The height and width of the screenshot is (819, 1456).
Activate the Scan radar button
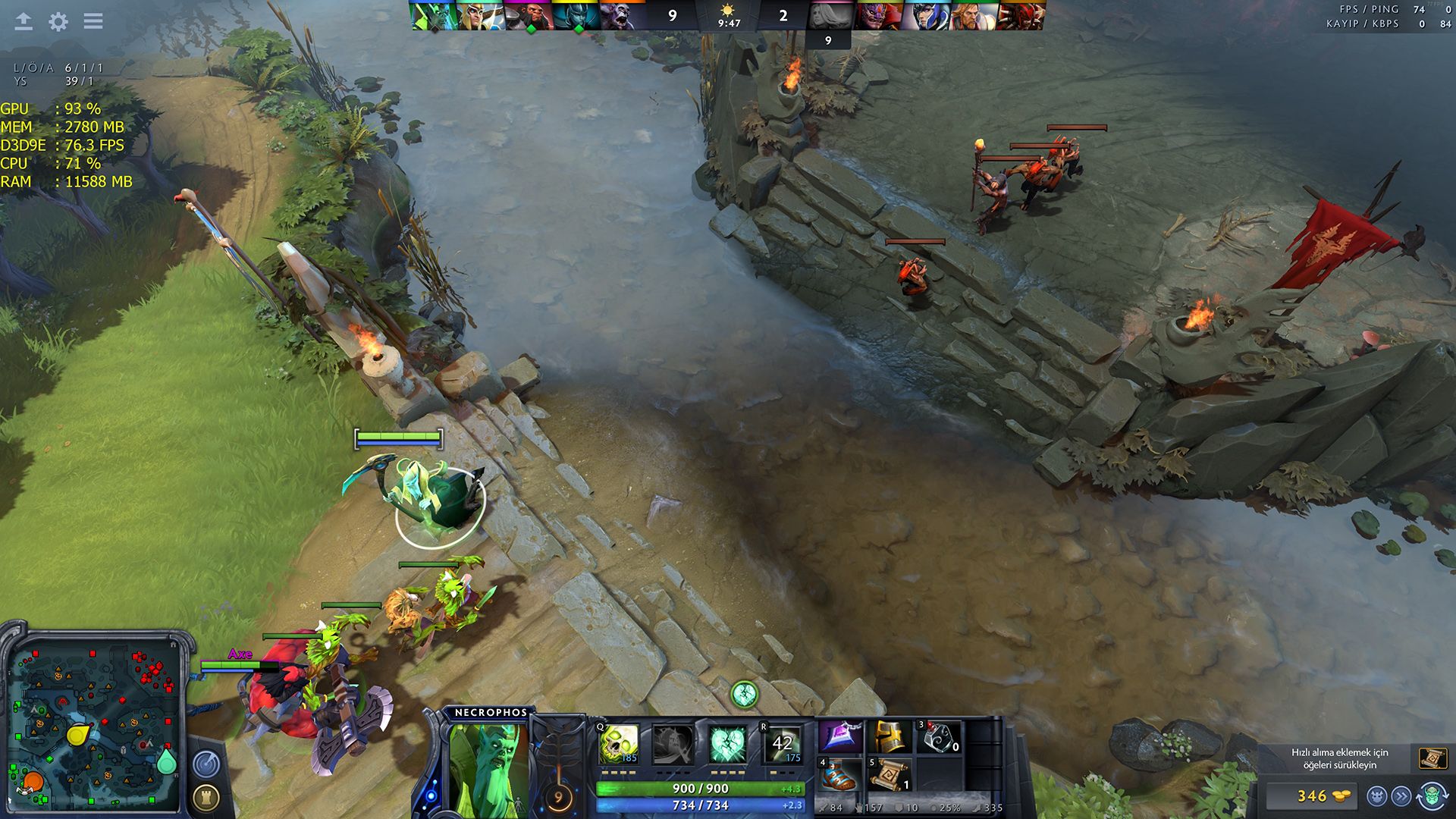coord(206,764)
